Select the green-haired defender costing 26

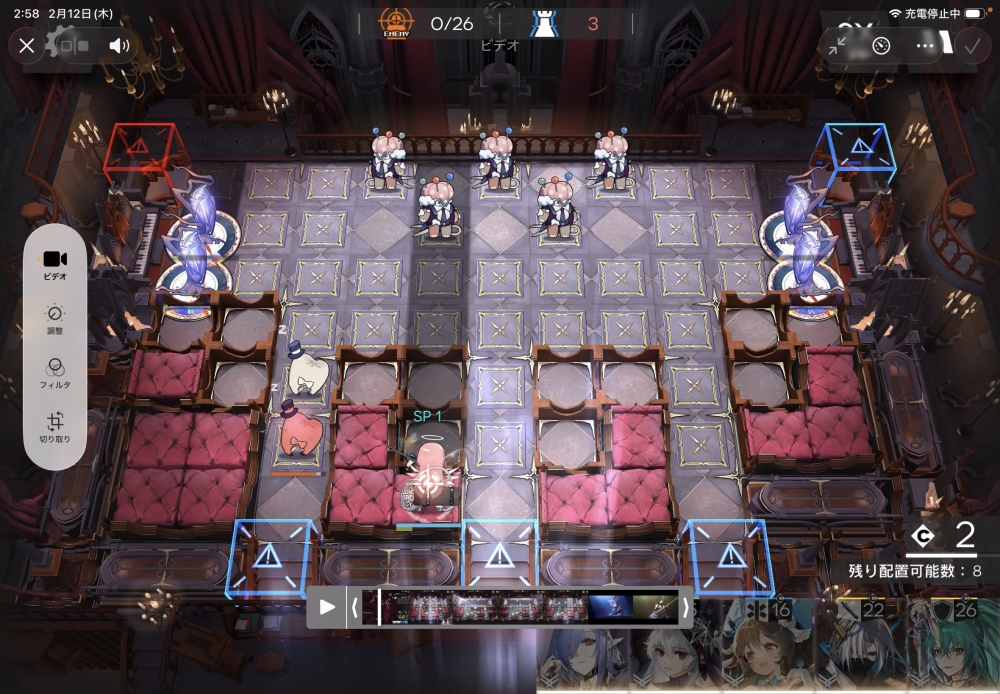click(952, 648)
